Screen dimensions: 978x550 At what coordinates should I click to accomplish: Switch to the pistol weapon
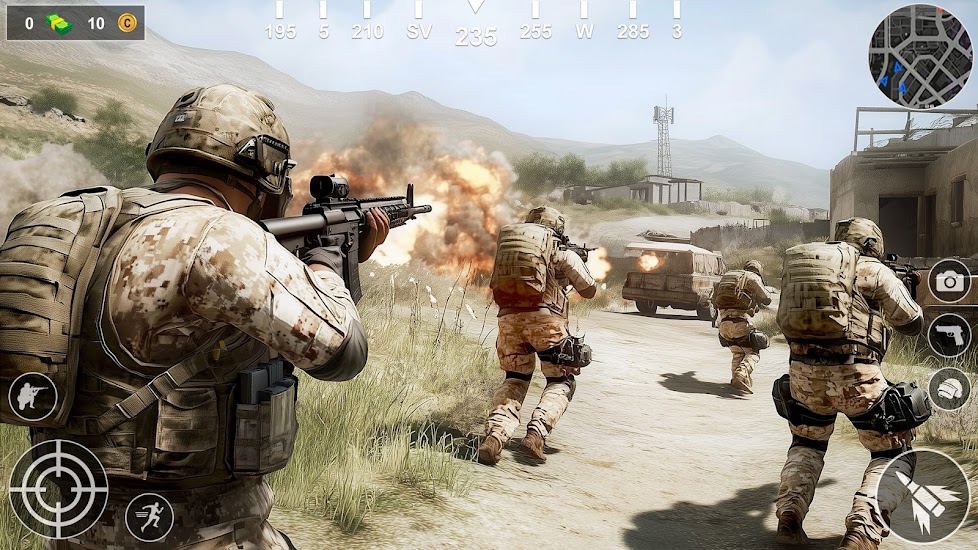pos(949,335)
